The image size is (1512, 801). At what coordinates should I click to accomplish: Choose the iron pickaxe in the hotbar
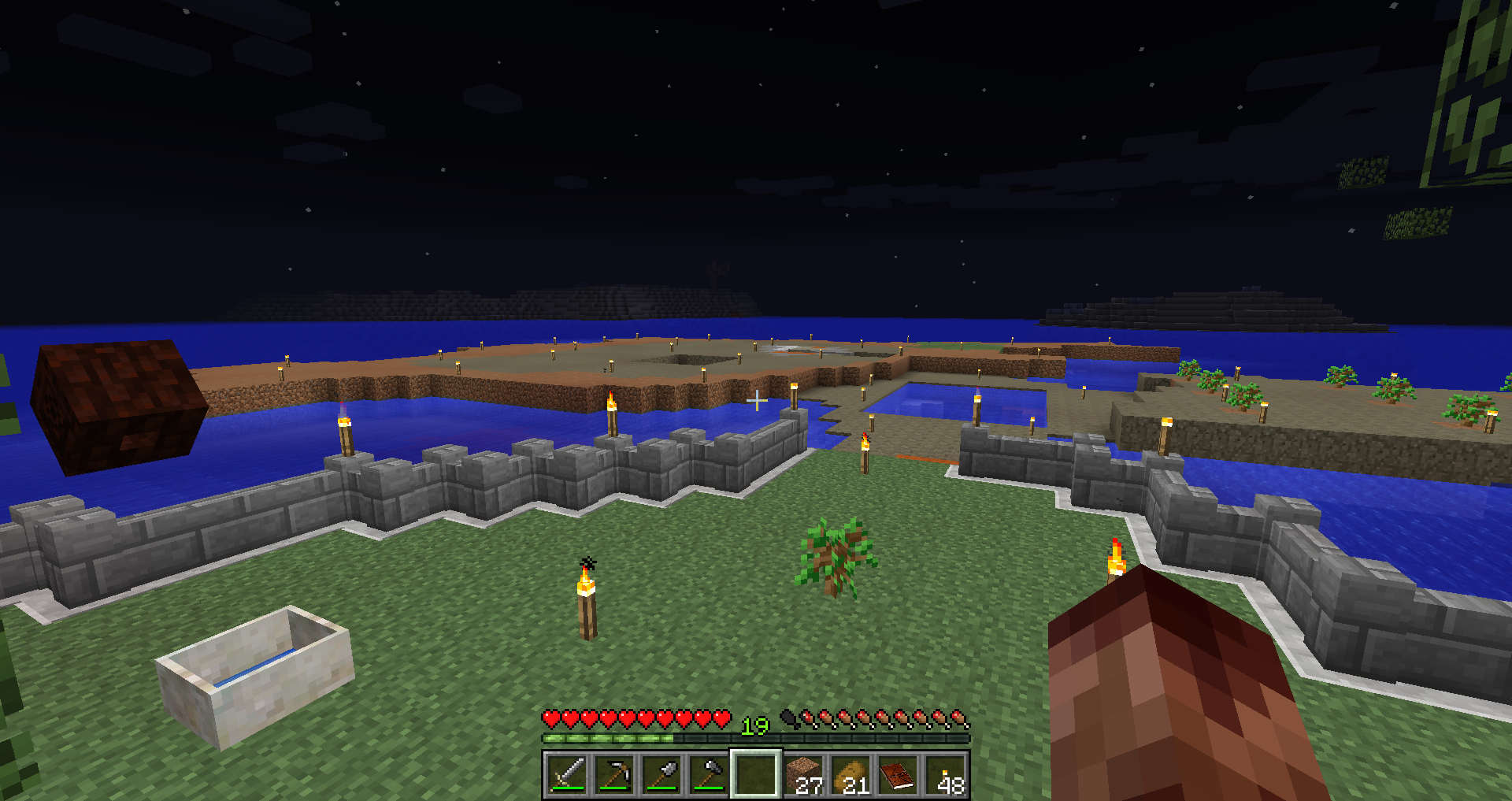(614, 774)
